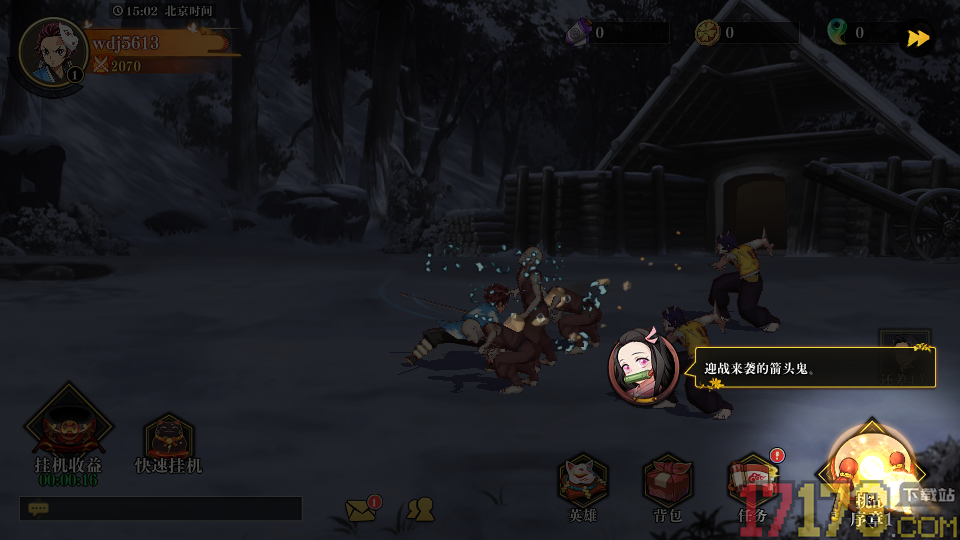Open the Quests (任务) menu
960x540 pixels.
752,484
